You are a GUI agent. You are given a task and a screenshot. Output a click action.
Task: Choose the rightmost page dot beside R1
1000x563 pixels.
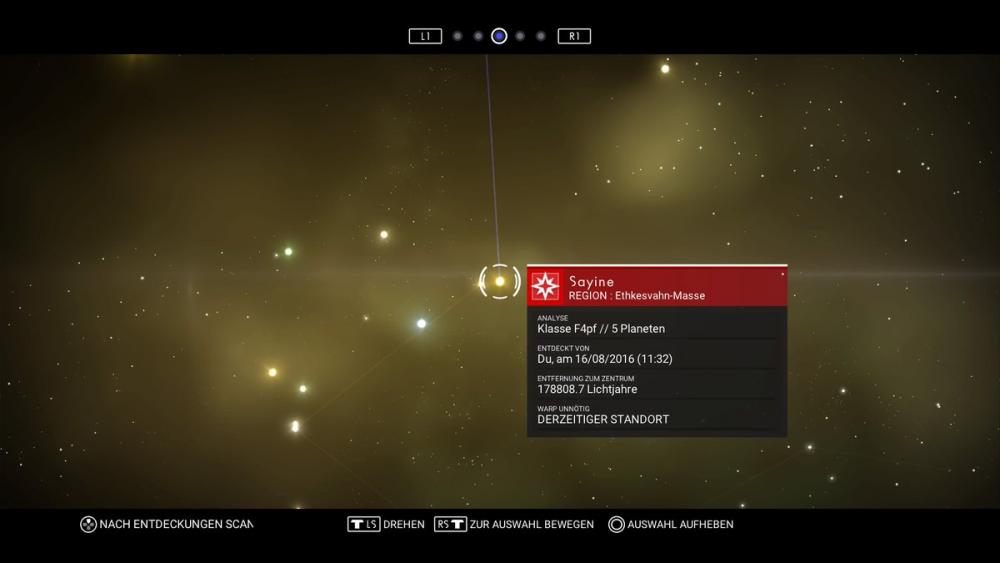coord(541,36)
